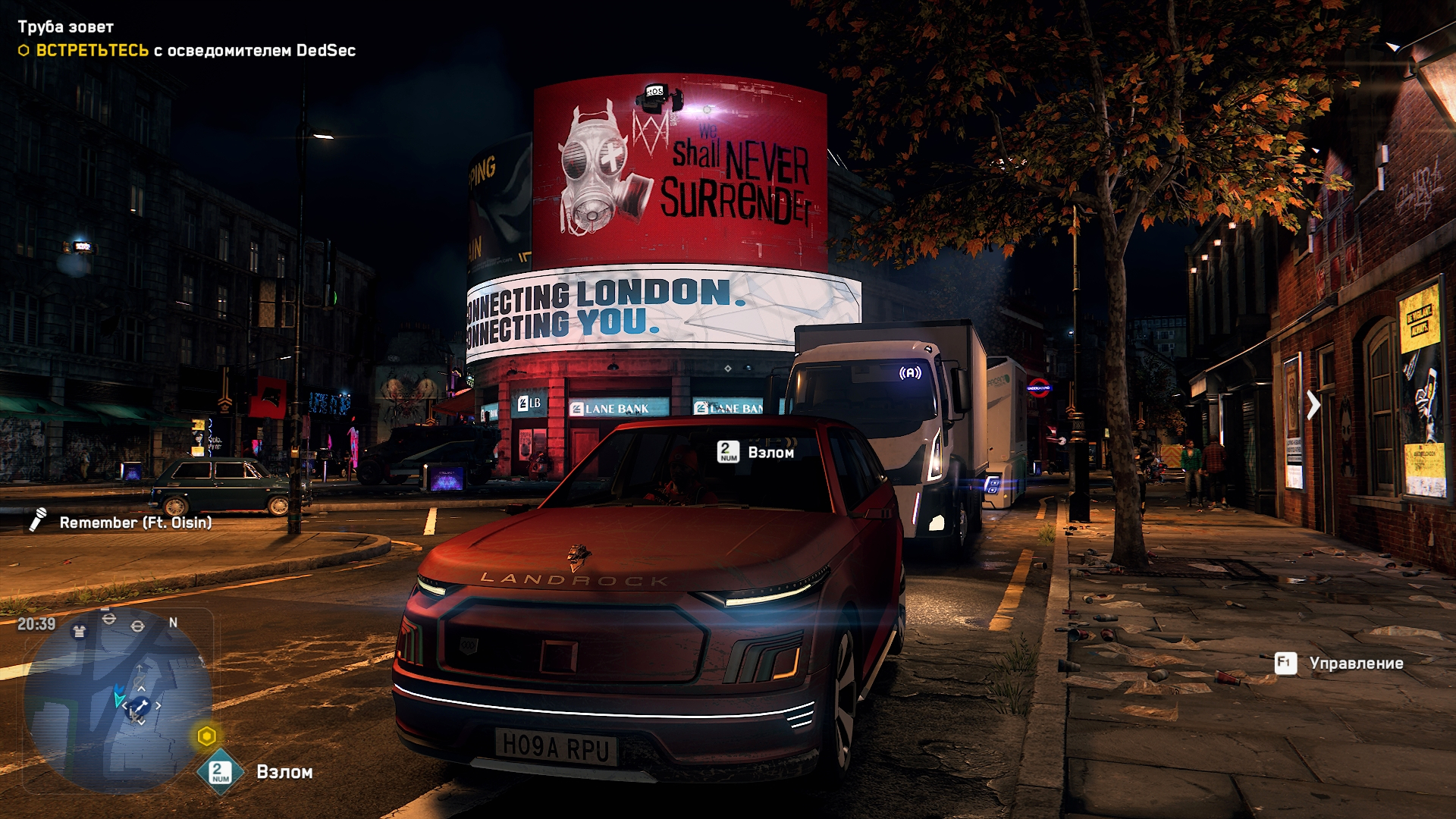Select the yellow hexagon objective marker
The image size is (1456, 819).
click(x=206, y=736)
